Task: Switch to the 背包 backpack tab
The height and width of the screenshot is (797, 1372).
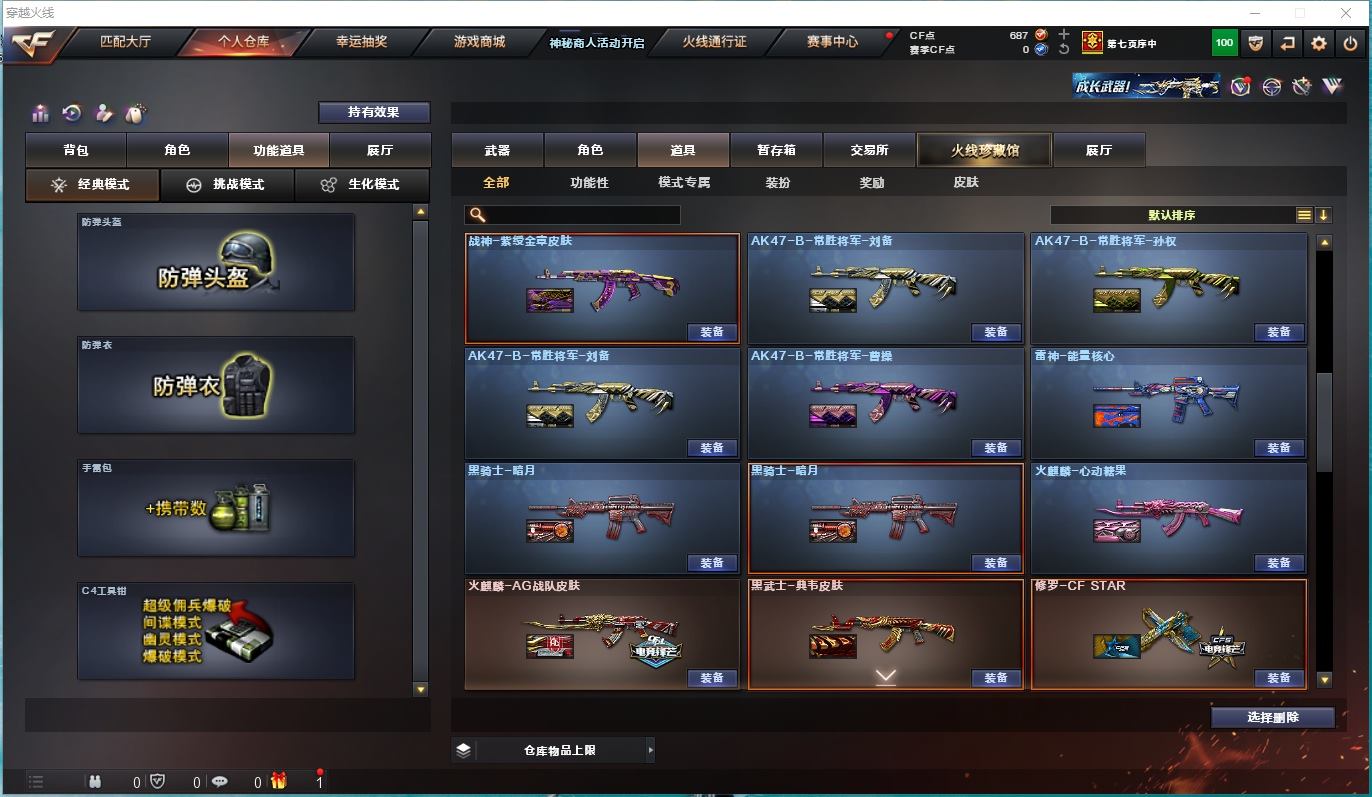Action: click(76, 150)
